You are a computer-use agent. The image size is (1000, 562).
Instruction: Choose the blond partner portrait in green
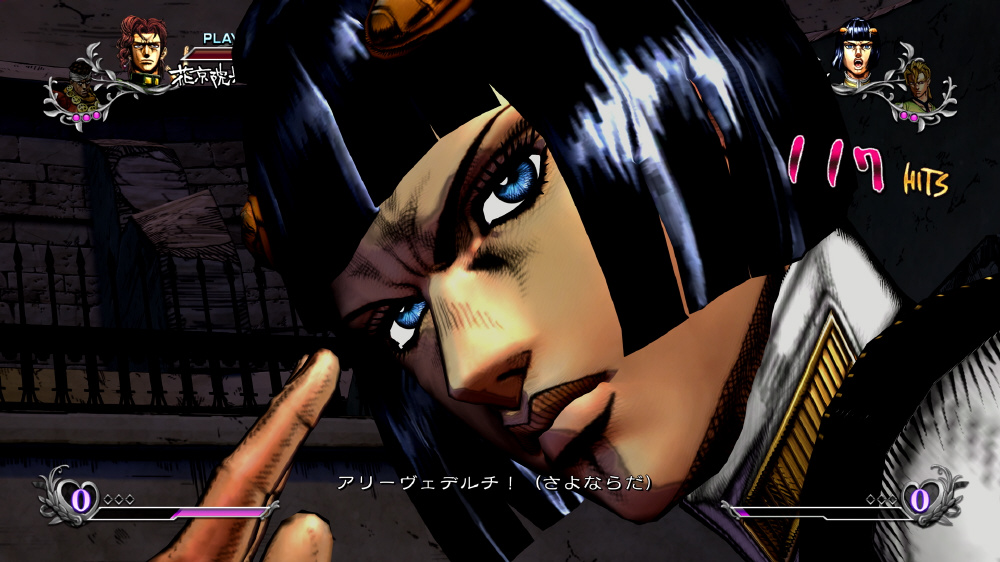(x=917, y=88)
